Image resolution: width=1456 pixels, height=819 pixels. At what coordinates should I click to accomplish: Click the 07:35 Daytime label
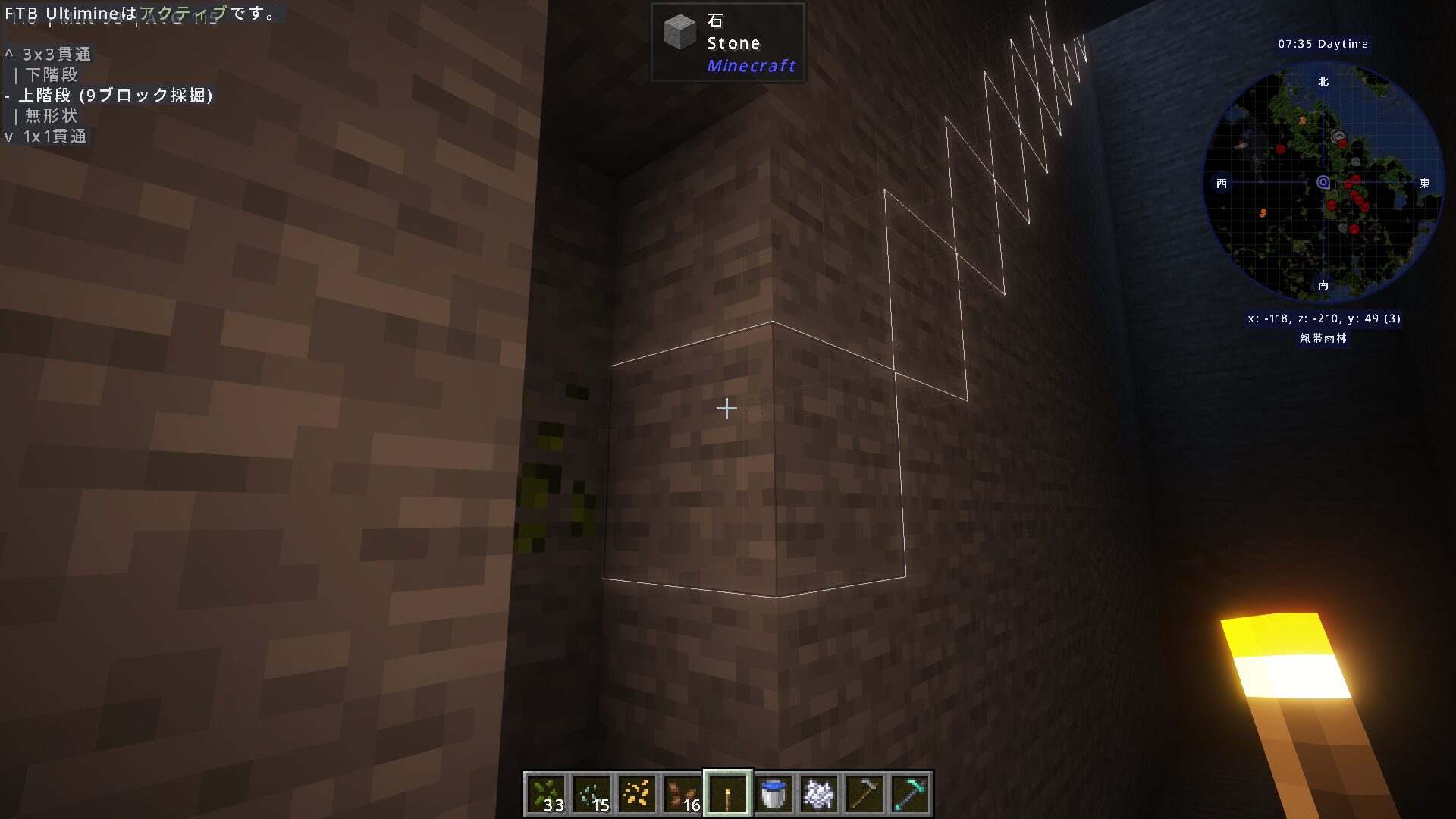(x=1323, y=44)
